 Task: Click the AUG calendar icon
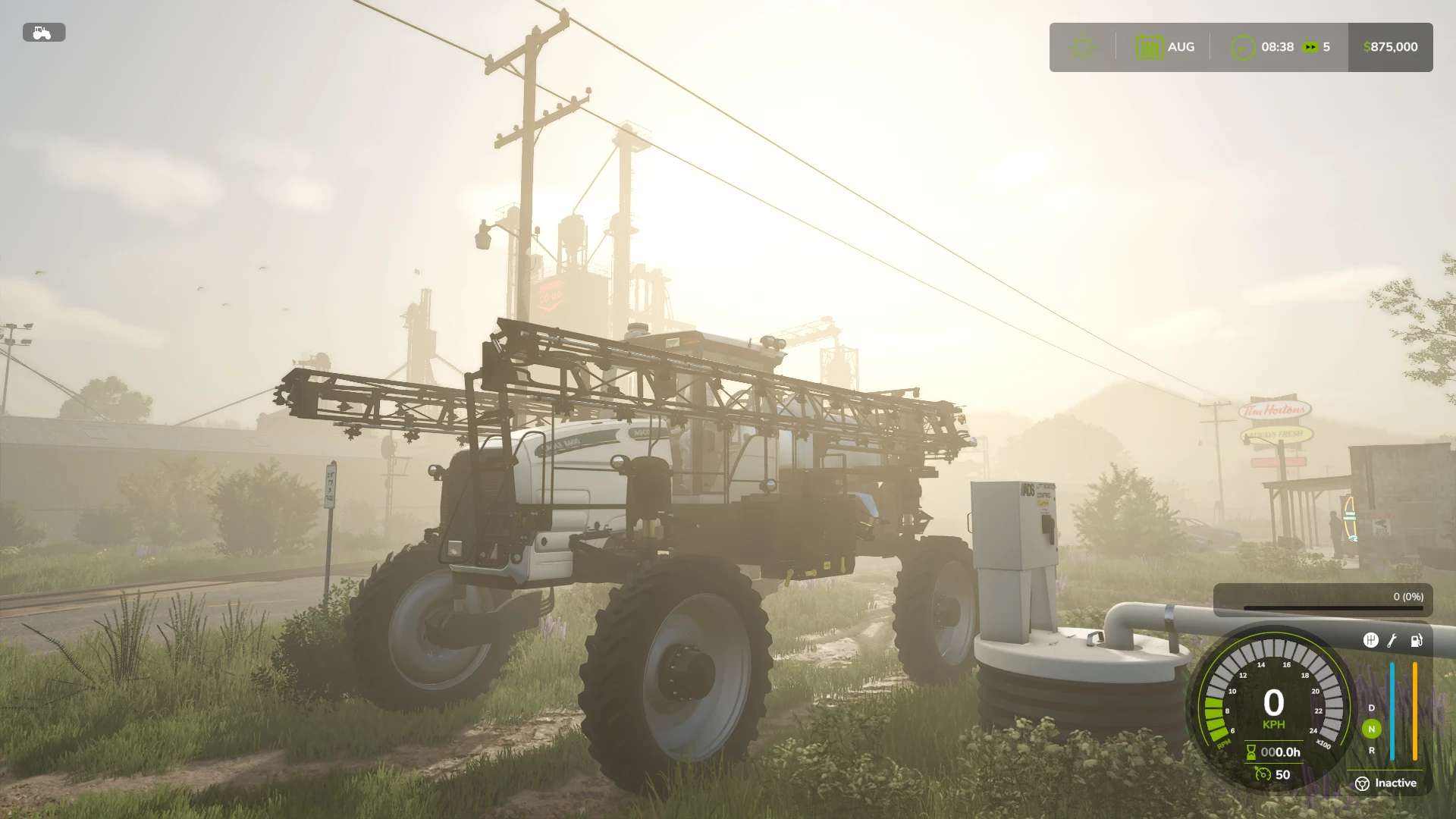click(x=1150, y=46)
